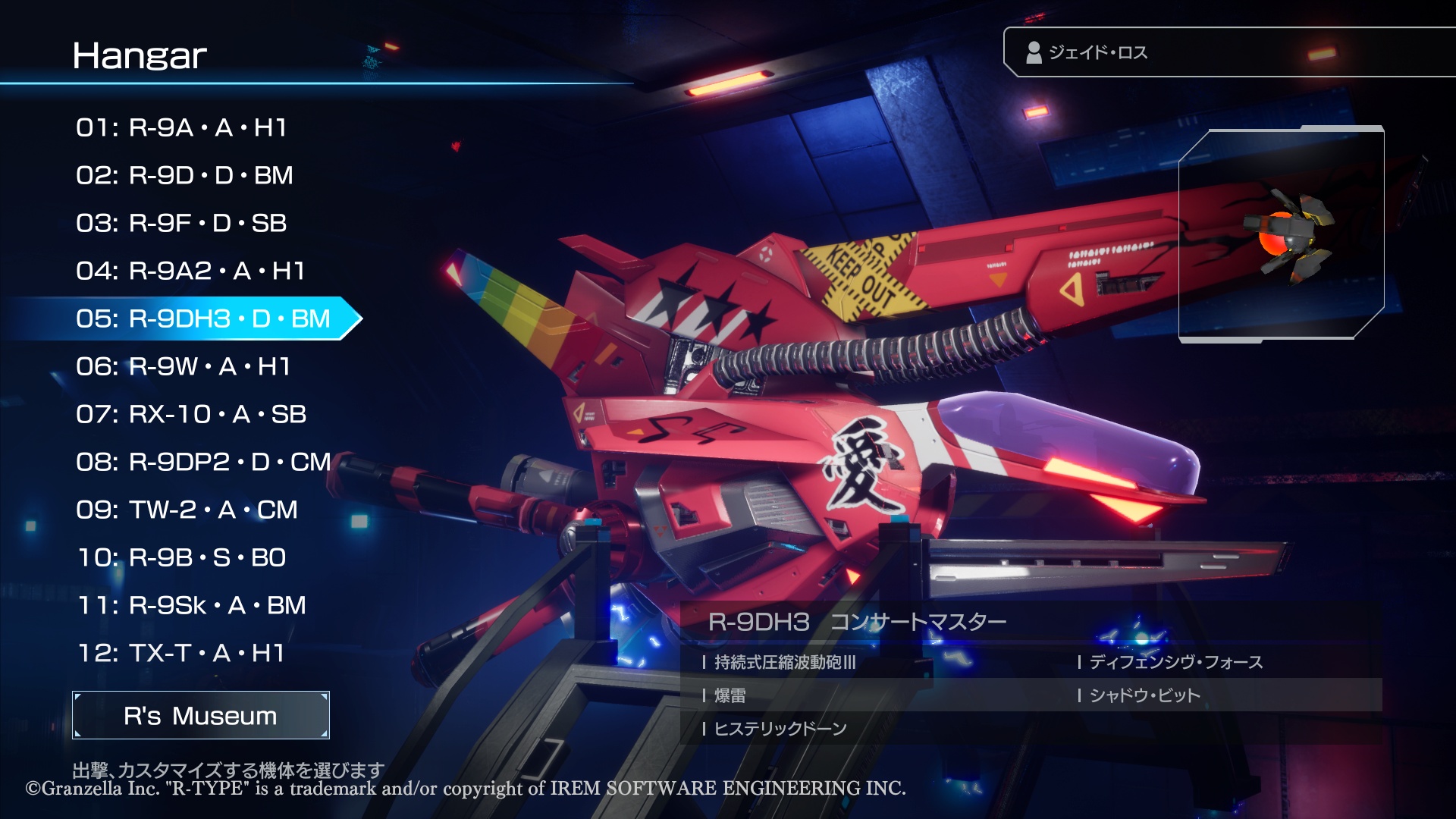The height and width of the screenshot is (819, 1456).
Task: Pick hangar slot 03: R-9F
Action: tap(181, 223)
